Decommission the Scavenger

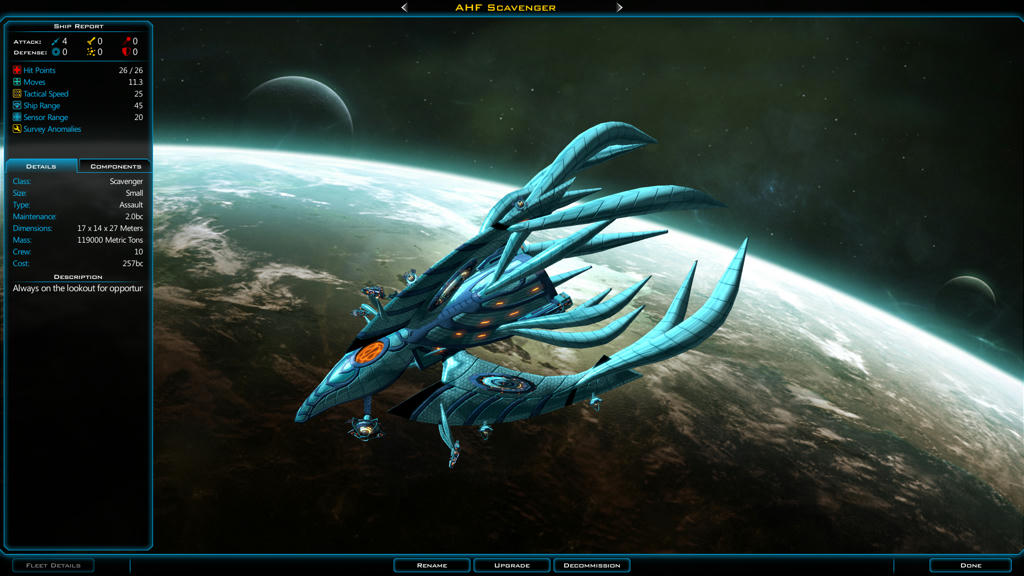point(592,565)
